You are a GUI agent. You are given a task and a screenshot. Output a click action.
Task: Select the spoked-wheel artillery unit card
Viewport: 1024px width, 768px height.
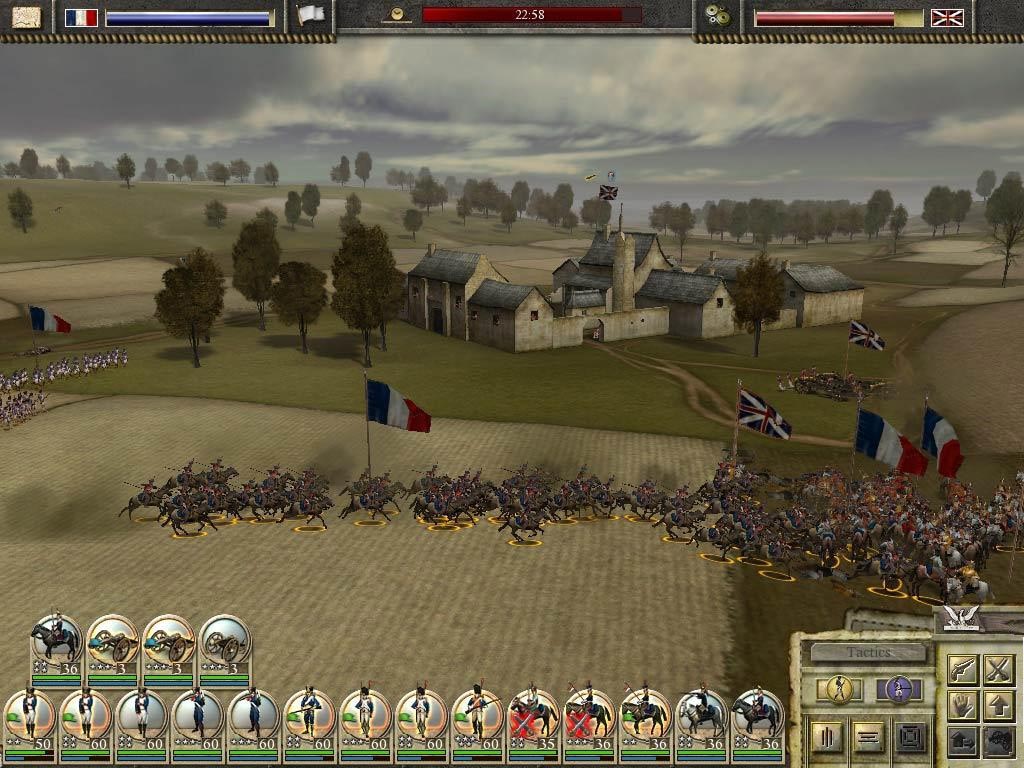(x=224, y=643)
